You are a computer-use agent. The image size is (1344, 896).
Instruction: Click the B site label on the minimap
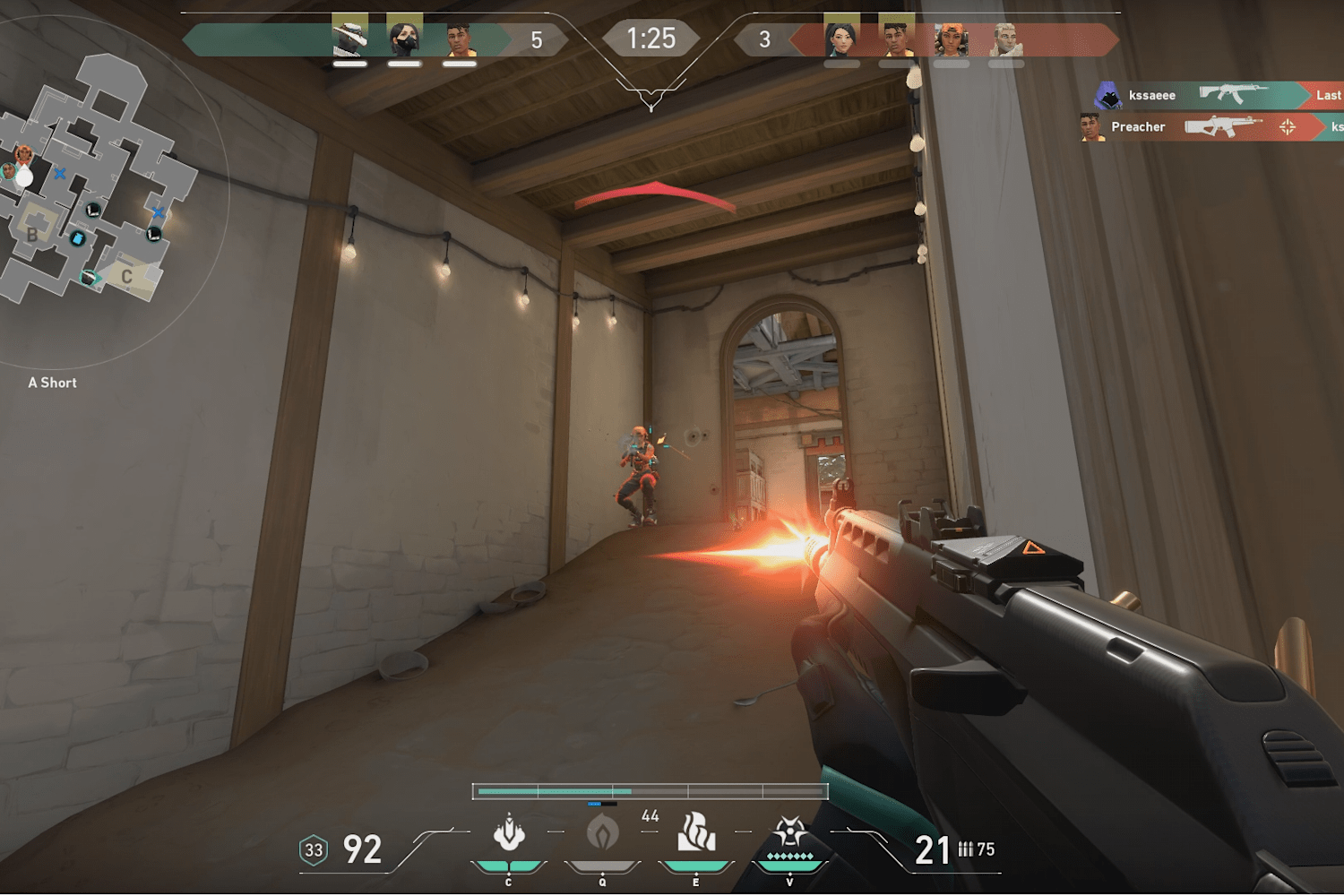[33, 237]
